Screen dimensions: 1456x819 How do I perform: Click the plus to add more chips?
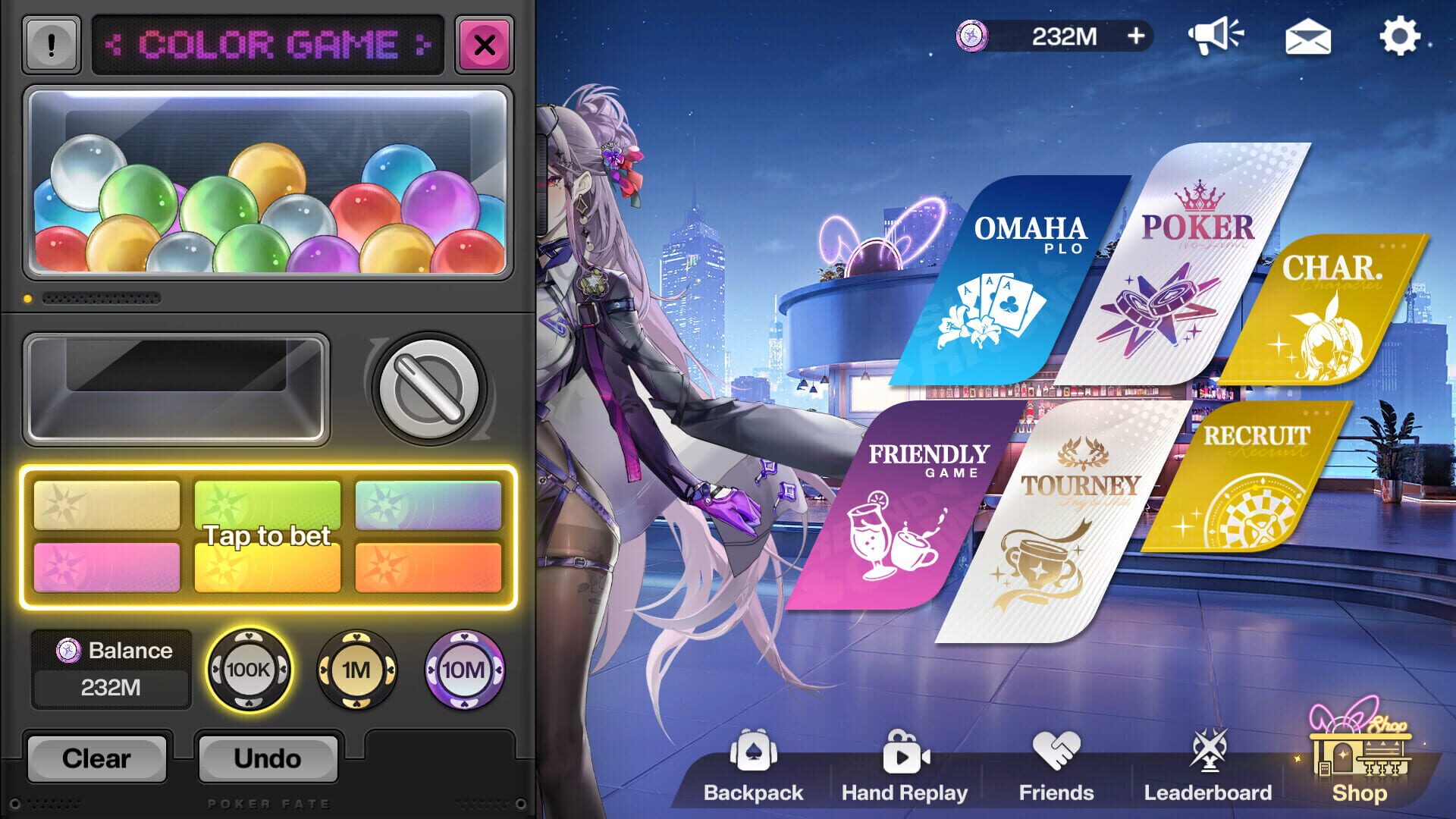[x=1135, y=35]
